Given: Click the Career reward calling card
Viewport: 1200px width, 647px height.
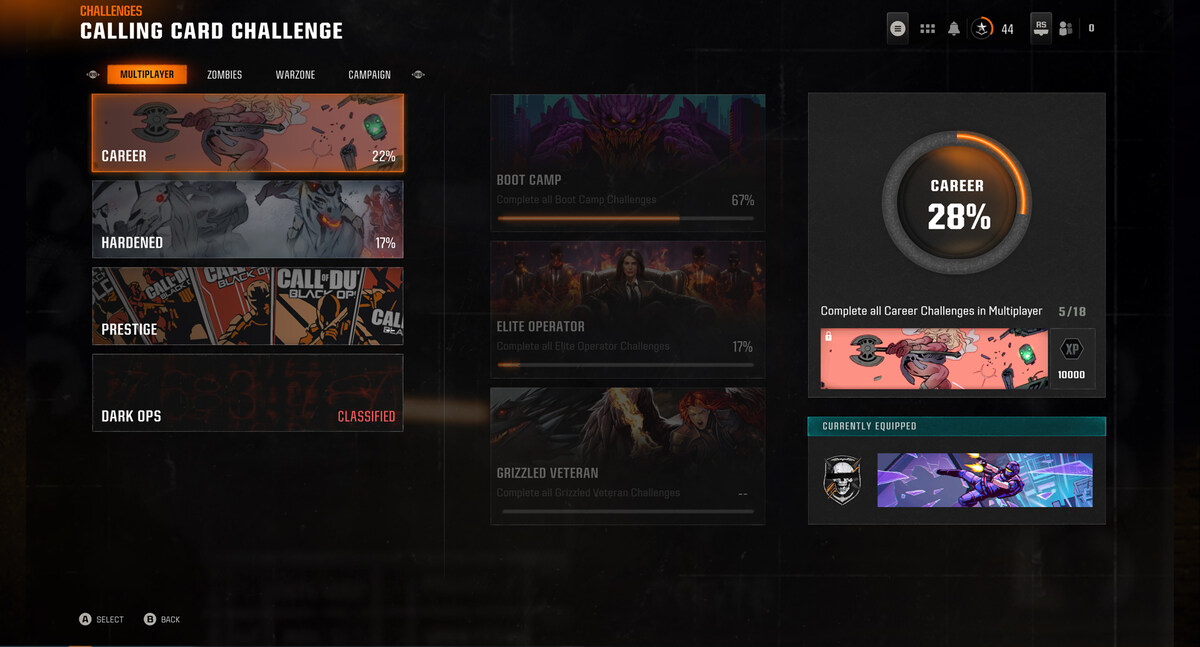Looking at the screenshot, I should pyautogui.click(x=935, y=359).
